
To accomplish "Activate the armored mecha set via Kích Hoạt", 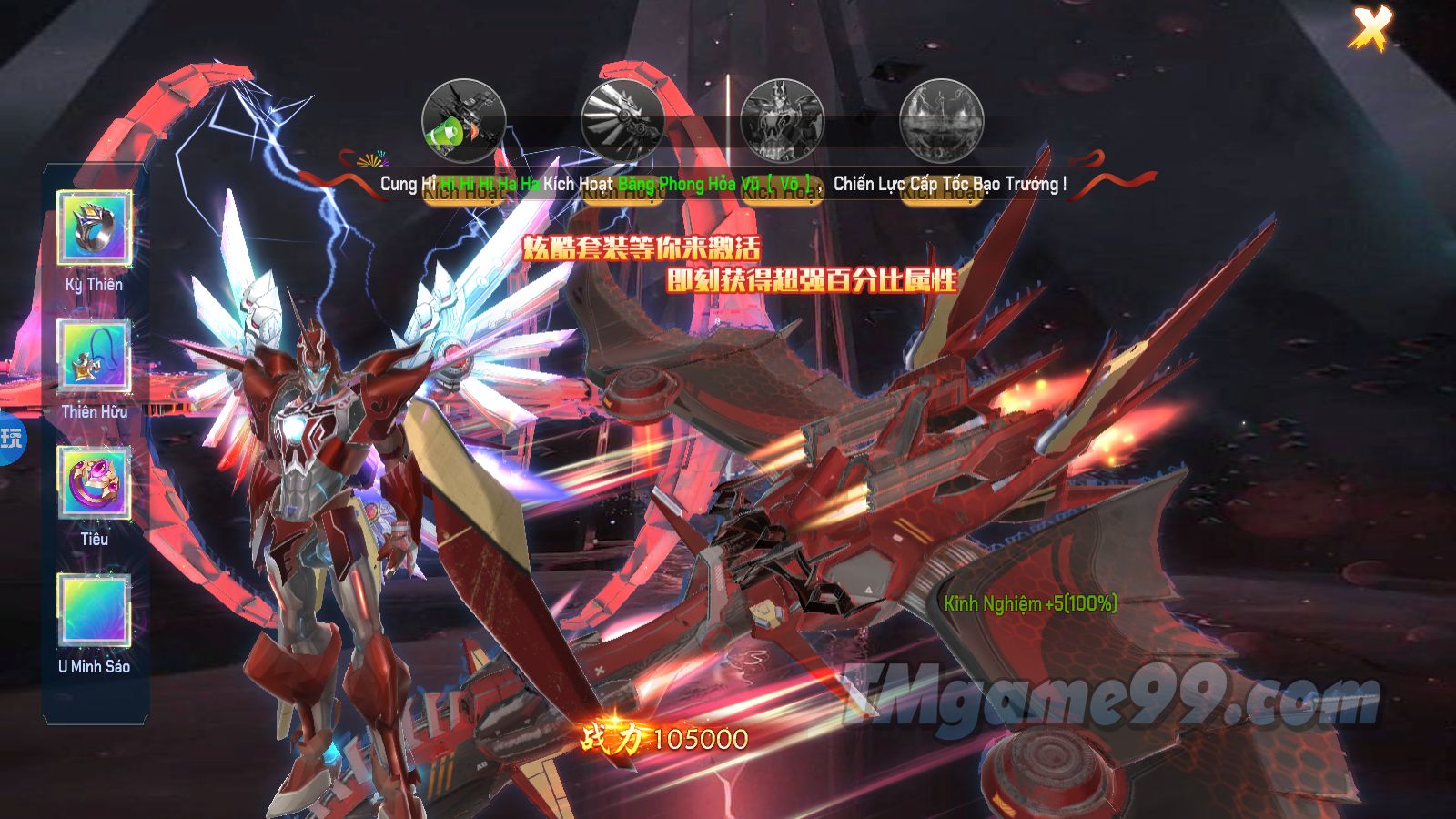I will (783, 192).
